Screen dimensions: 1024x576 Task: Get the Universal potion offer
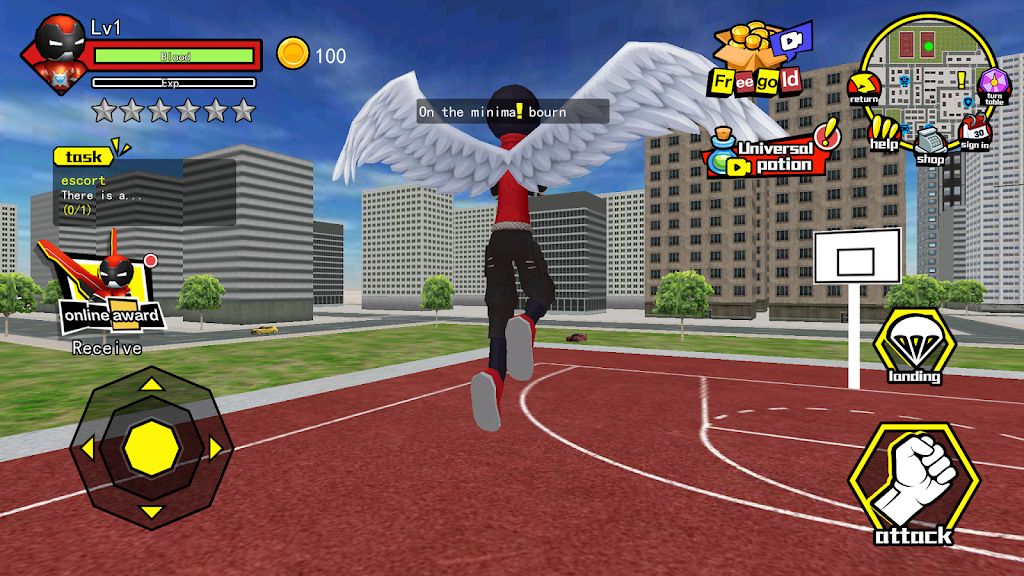click(772, 152)
